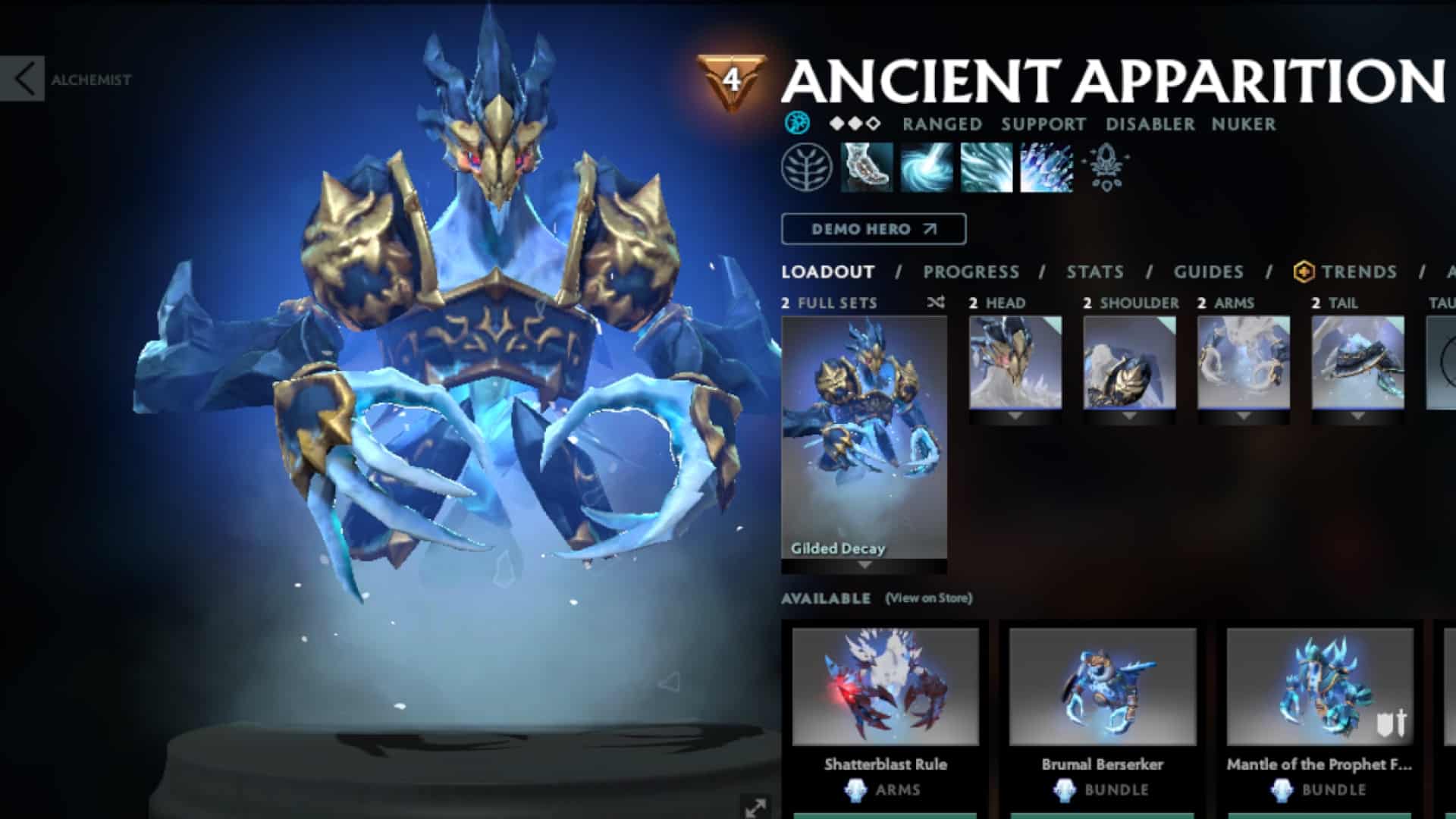Click the Ice Blast ultimate ability icon

coord(1044,169)
